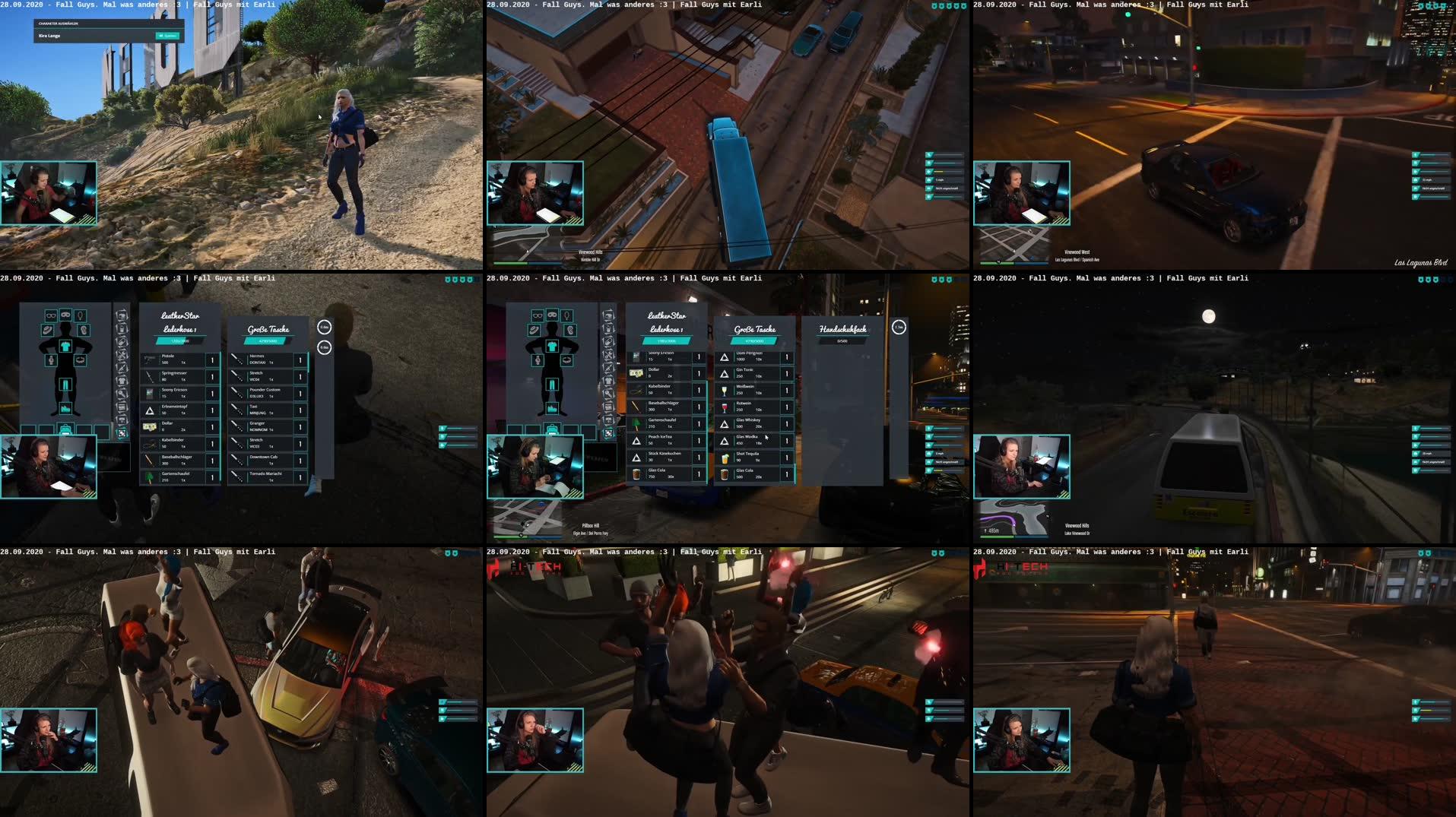
Task: Click the Glas Cola quantity input field
Action: click(x=787, y=473)
